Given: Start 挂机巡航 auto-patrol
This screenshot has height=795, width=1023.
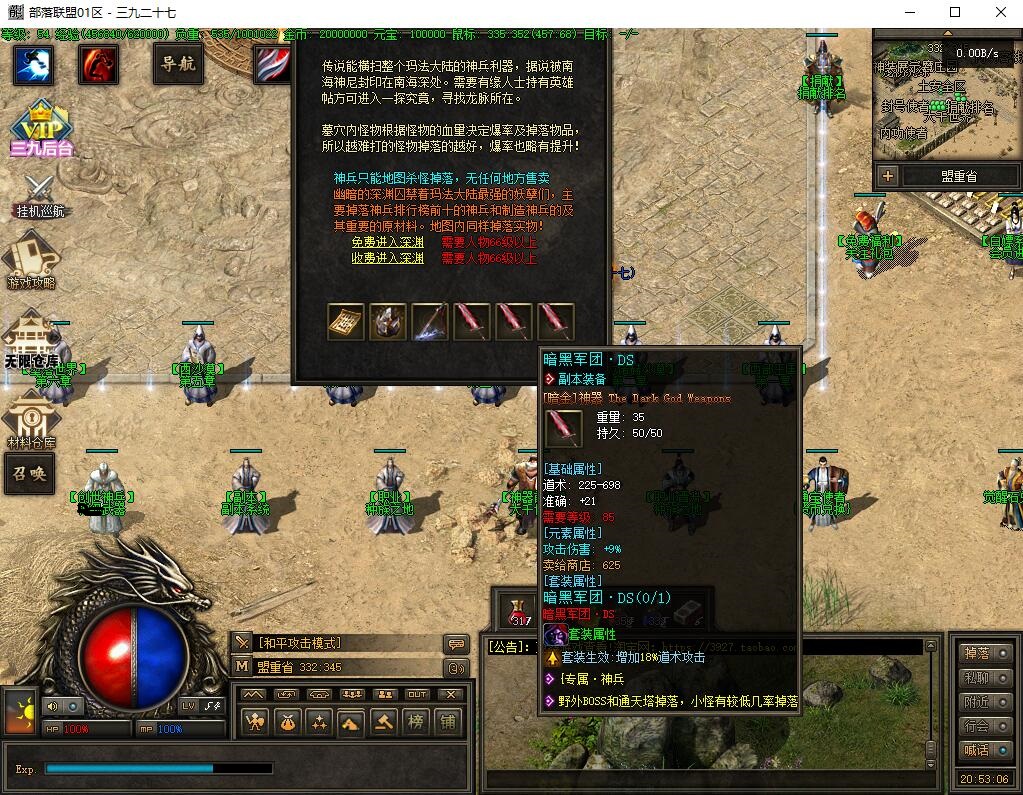Looking at the screenshot, I should click(x=40, y=196).
